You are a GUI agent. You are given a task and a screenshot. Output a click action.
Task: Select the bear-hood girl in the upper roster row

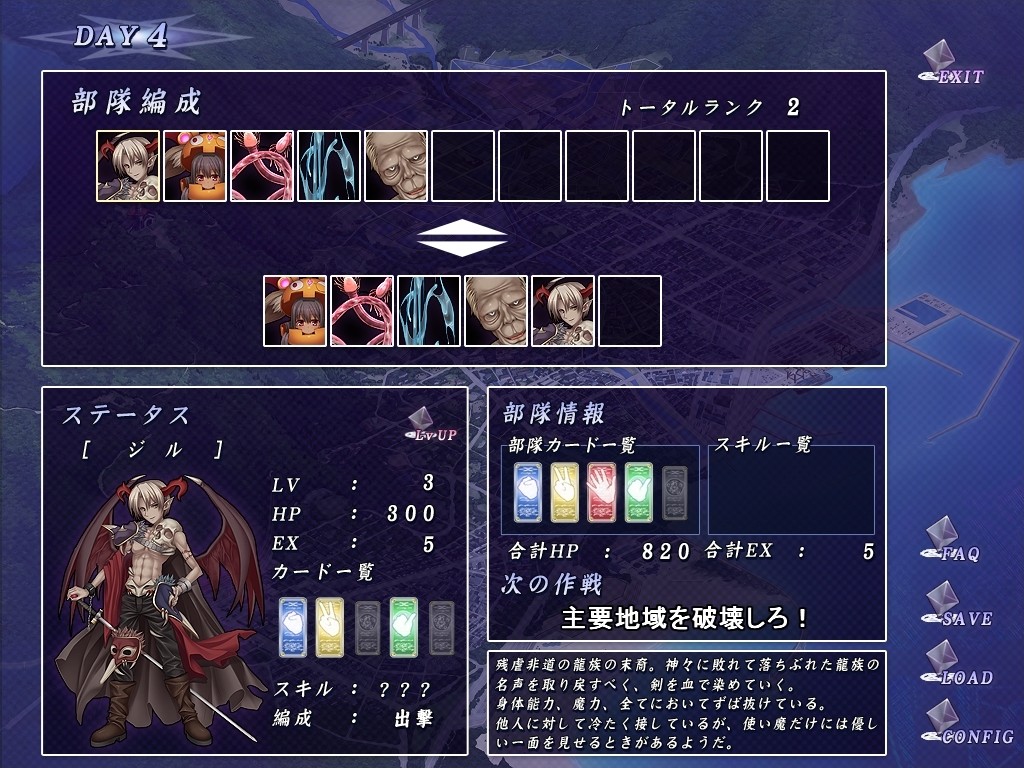[x=195, y=166]
